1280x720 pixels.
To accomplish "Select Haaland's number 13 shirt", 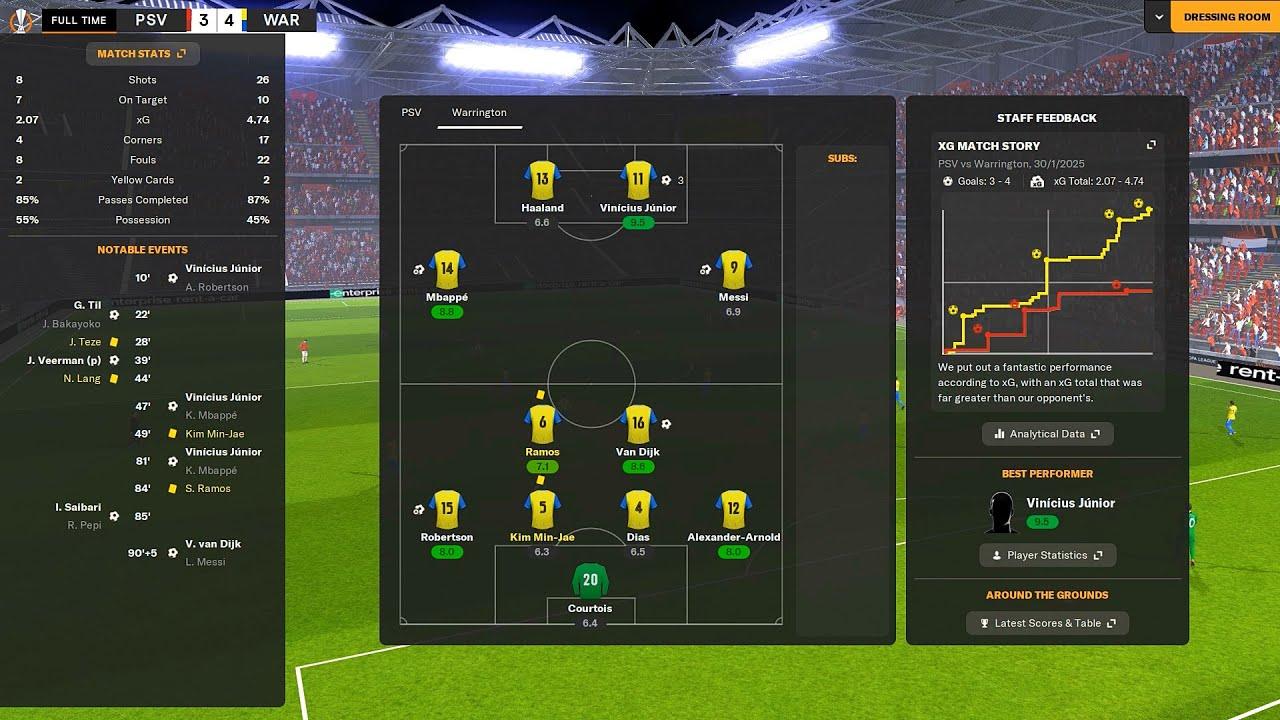I will (542, 180).
